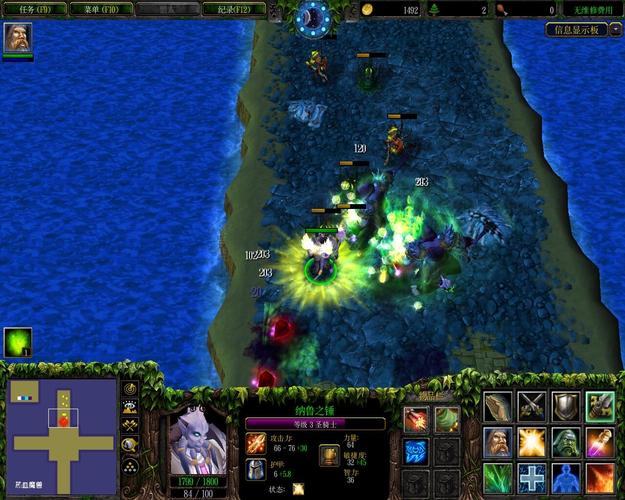The image size is (625, 500).
Task: Toggle the minimap terrain display button
Action: point(131,407)
